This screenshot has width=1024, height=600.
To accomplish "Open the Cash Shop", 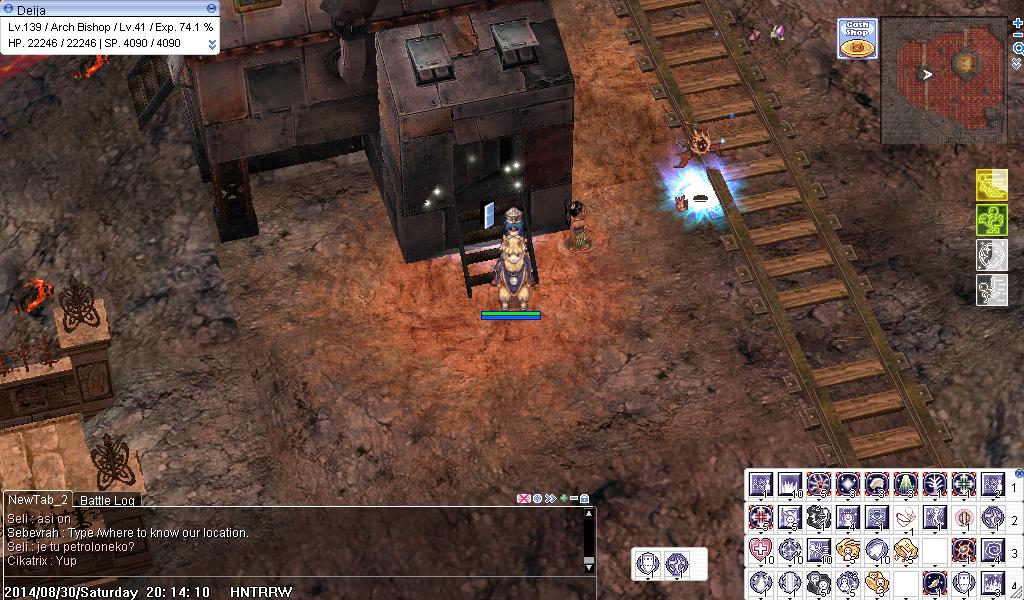I will coord(857,38).
